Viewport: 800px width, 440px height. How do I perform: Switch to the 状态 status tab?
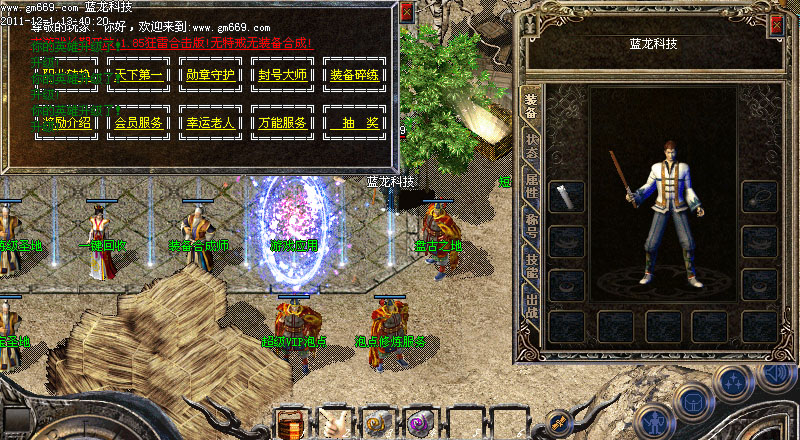tap(531, 151)
